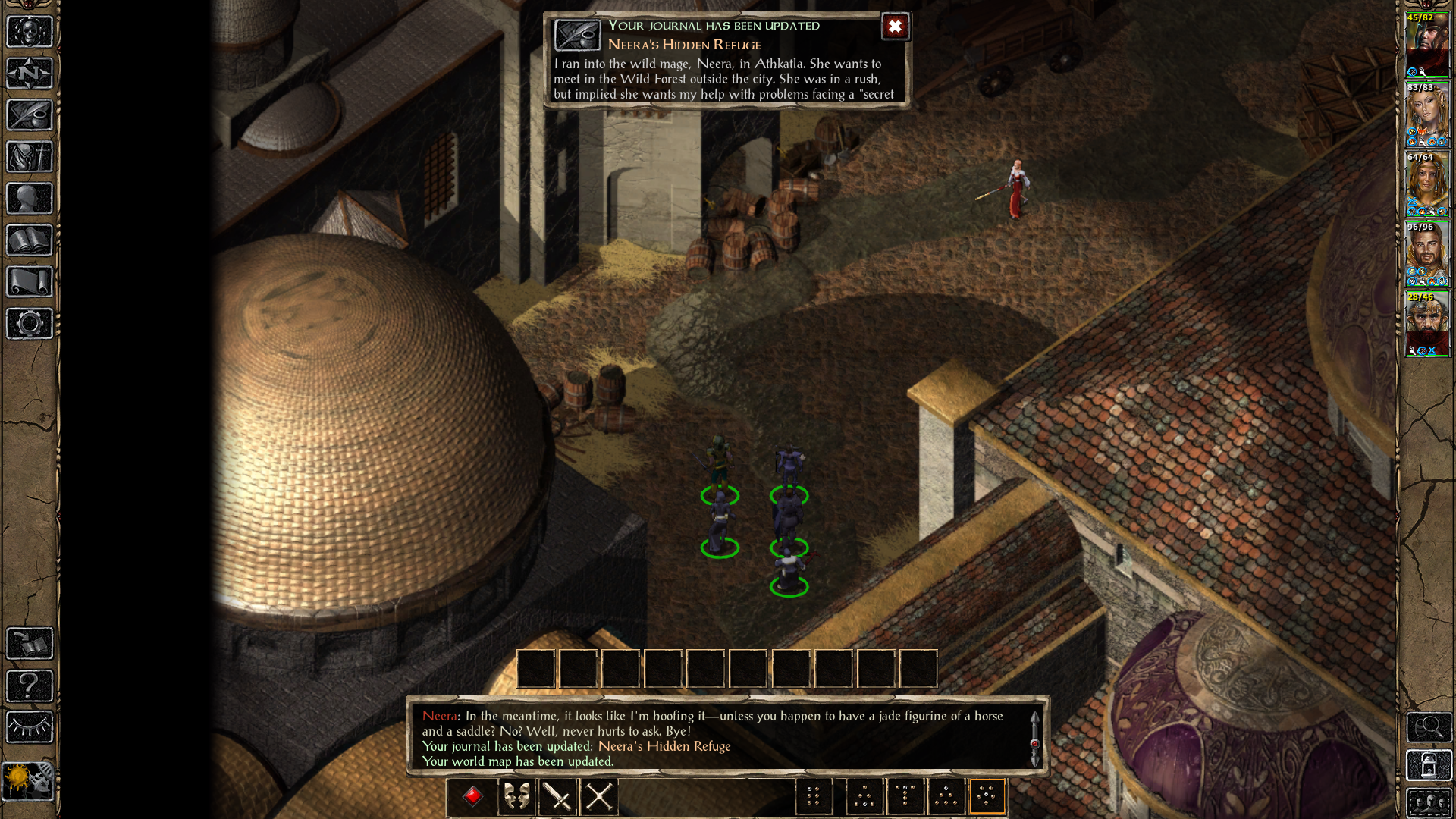Screen dimensions: 1456x819
Task: Select the wounded character with 28/46 HP
Action: point(1427,324)
